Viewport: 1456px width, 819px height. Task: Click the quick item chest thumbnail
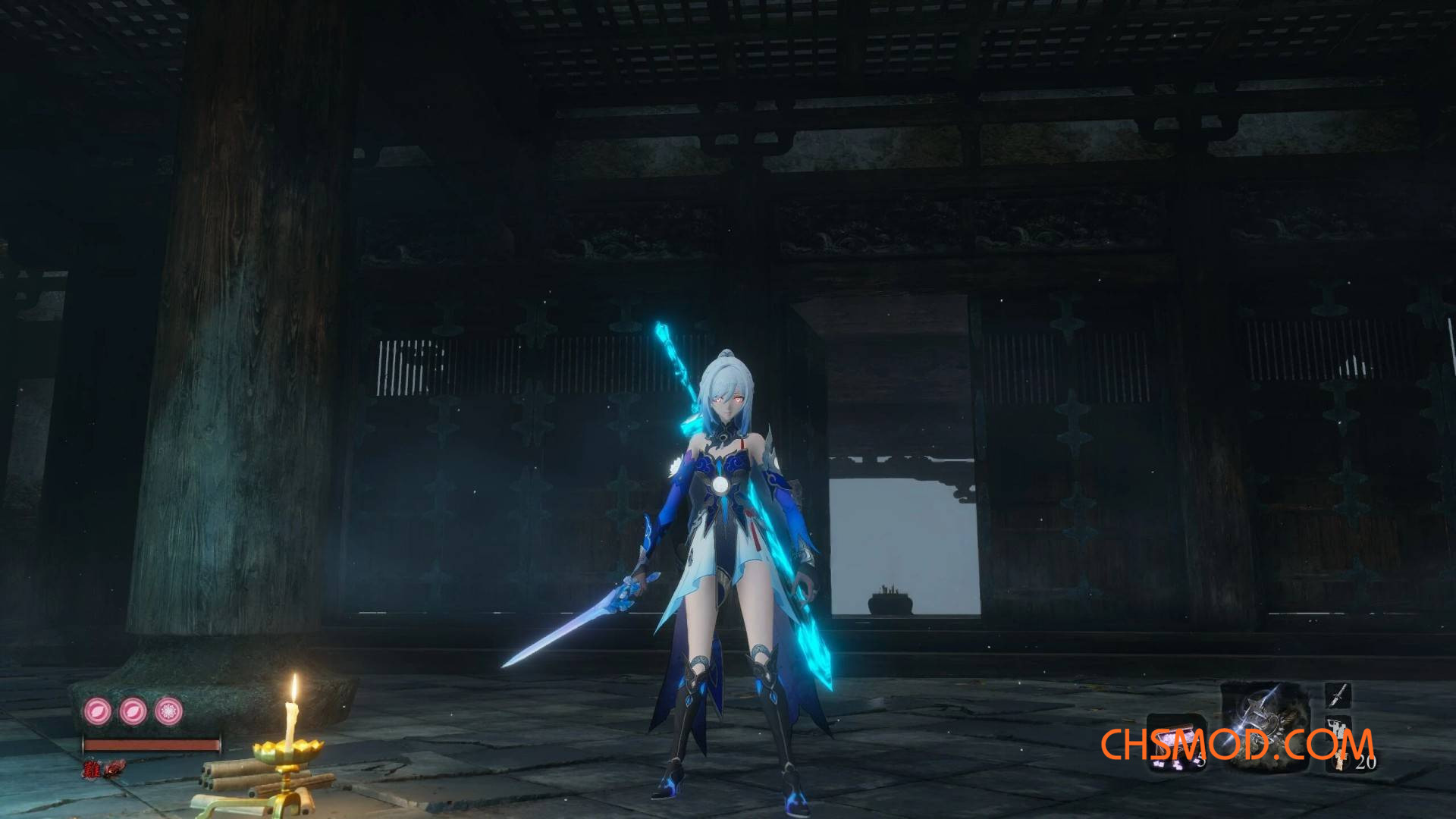click(1176, 742)
